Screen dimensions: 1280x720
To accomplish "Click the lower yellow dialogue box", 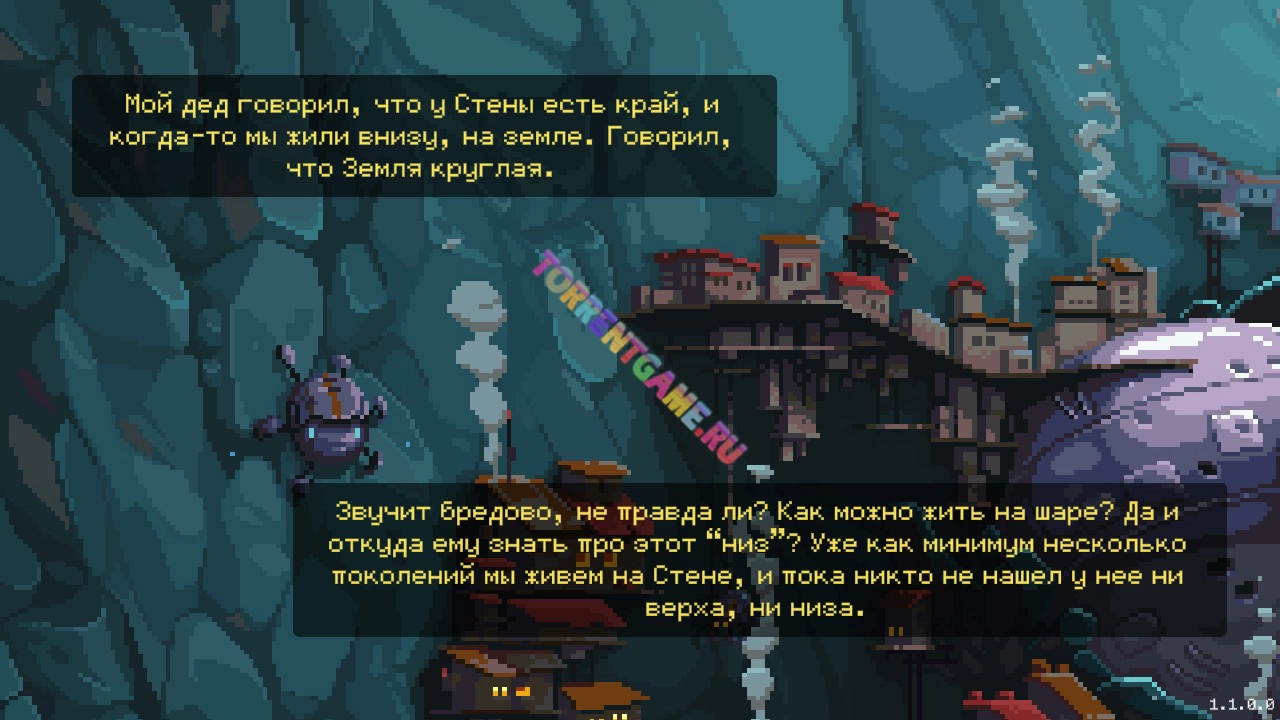I will tap(745, 560).
